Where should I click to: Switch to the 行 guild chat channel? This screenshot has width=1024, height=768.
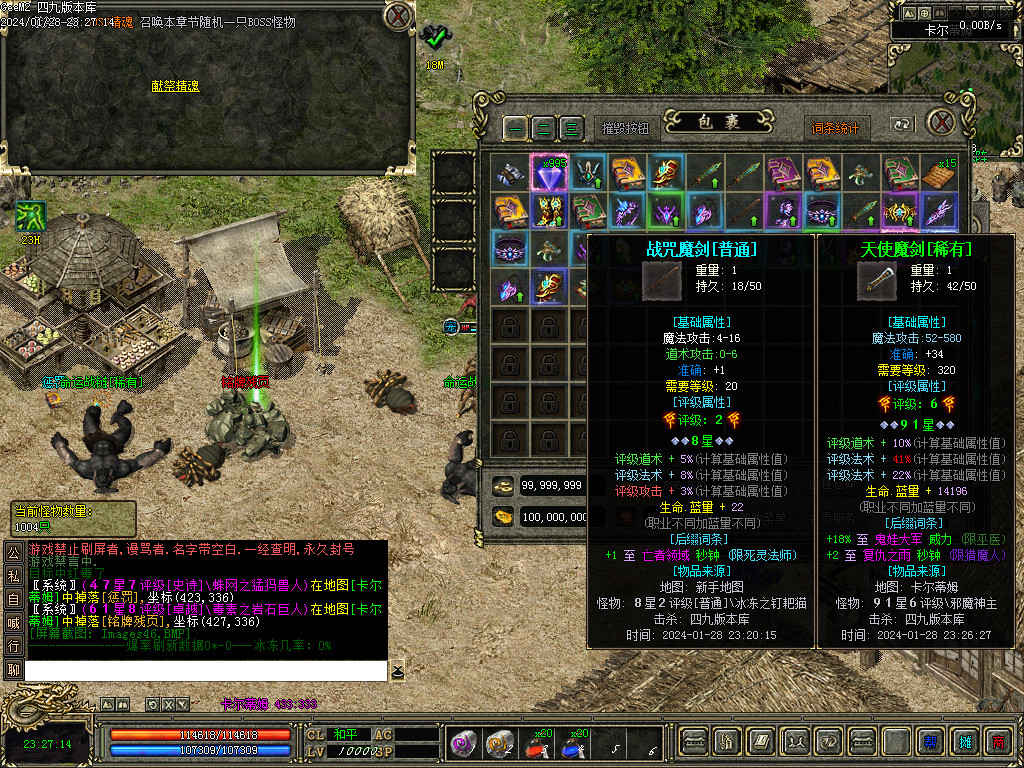pyautogui.click(x=13, y=646)
